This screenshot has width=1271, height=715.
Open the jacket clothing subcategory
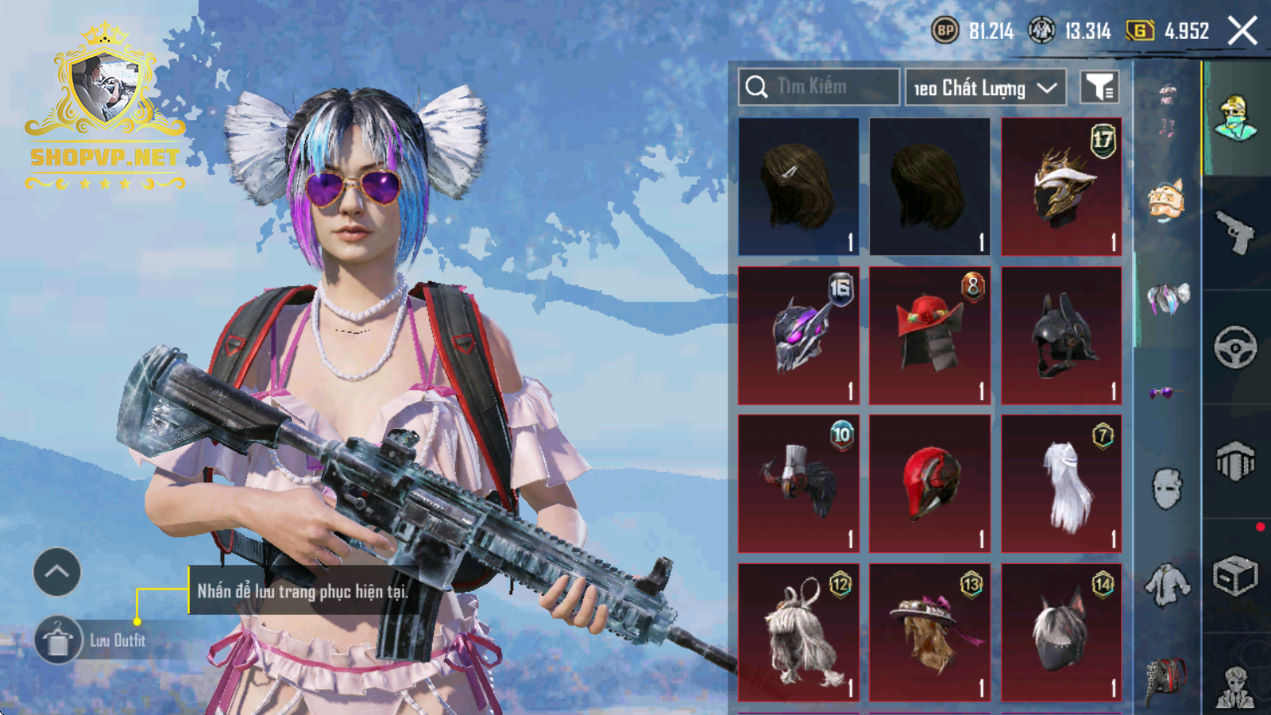click(x=1167, y=583)
